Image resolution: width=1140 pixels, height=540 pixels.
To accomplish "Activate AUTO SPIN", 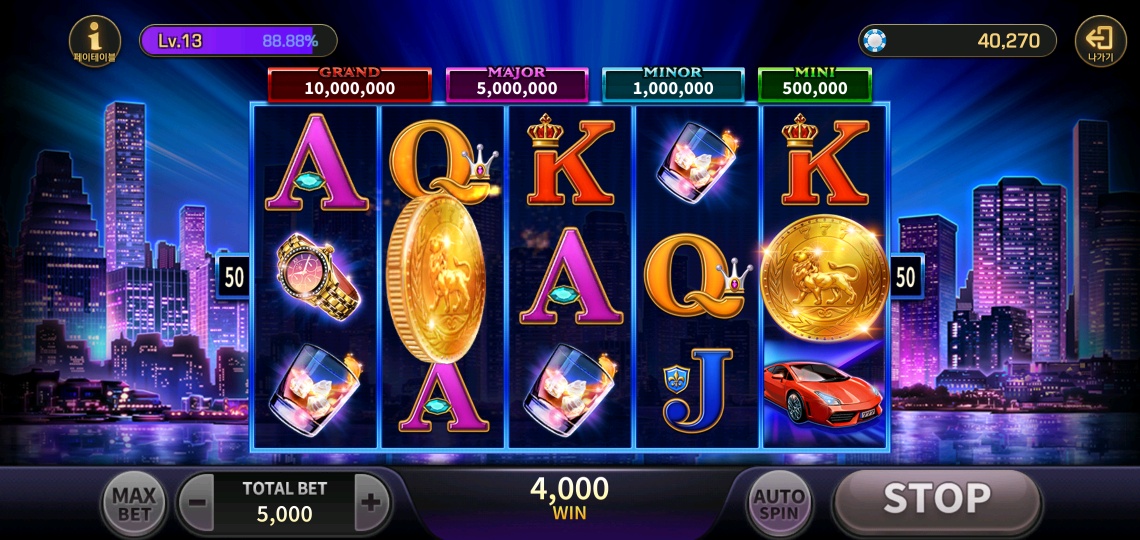I will (780, 504).
